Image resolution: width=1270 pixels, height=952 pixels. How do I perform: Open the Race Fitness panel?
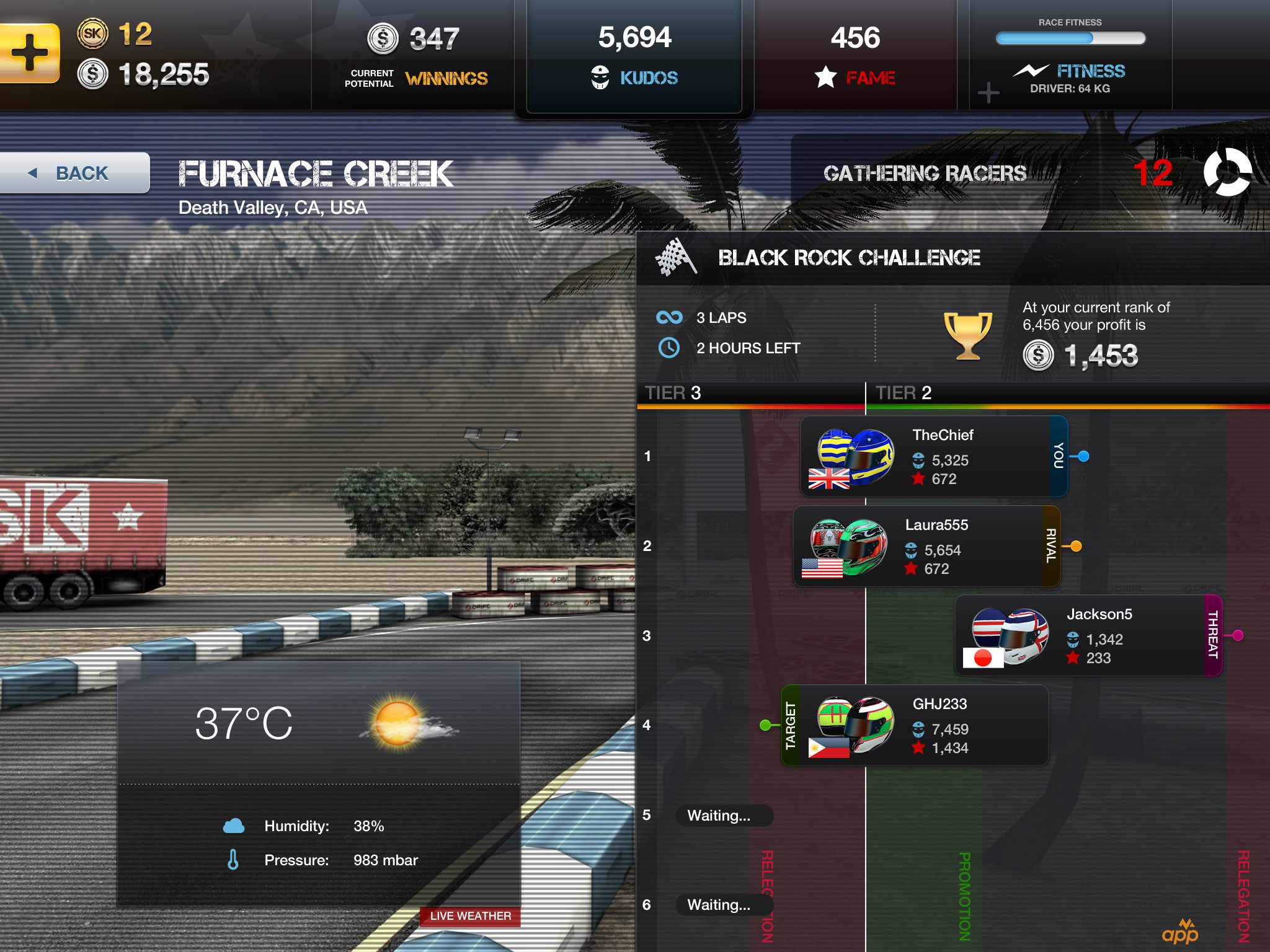(1070, 56)
